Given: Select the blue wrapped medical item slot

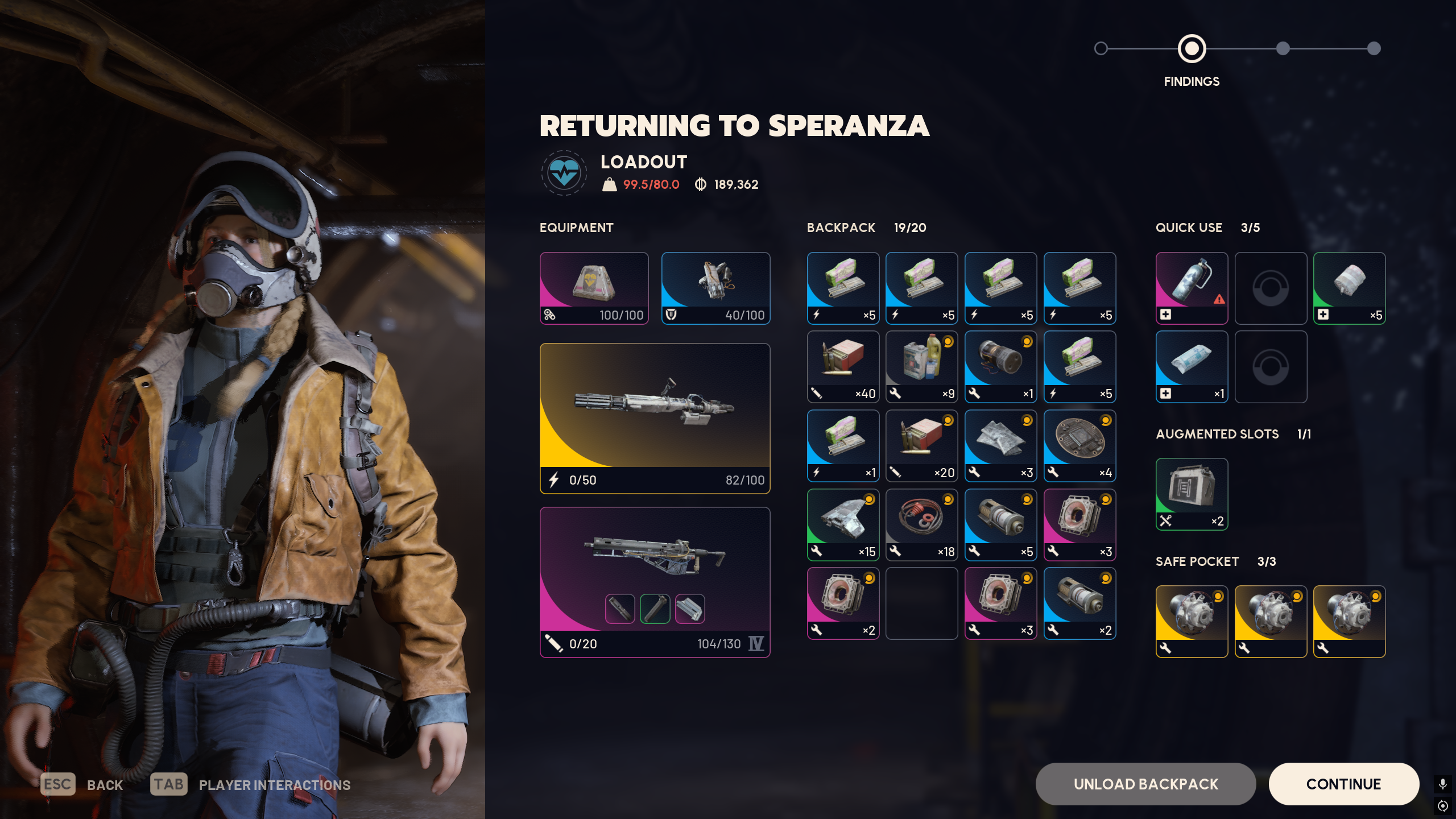Looking at the screenshot, I should [x=1192, y=367].
